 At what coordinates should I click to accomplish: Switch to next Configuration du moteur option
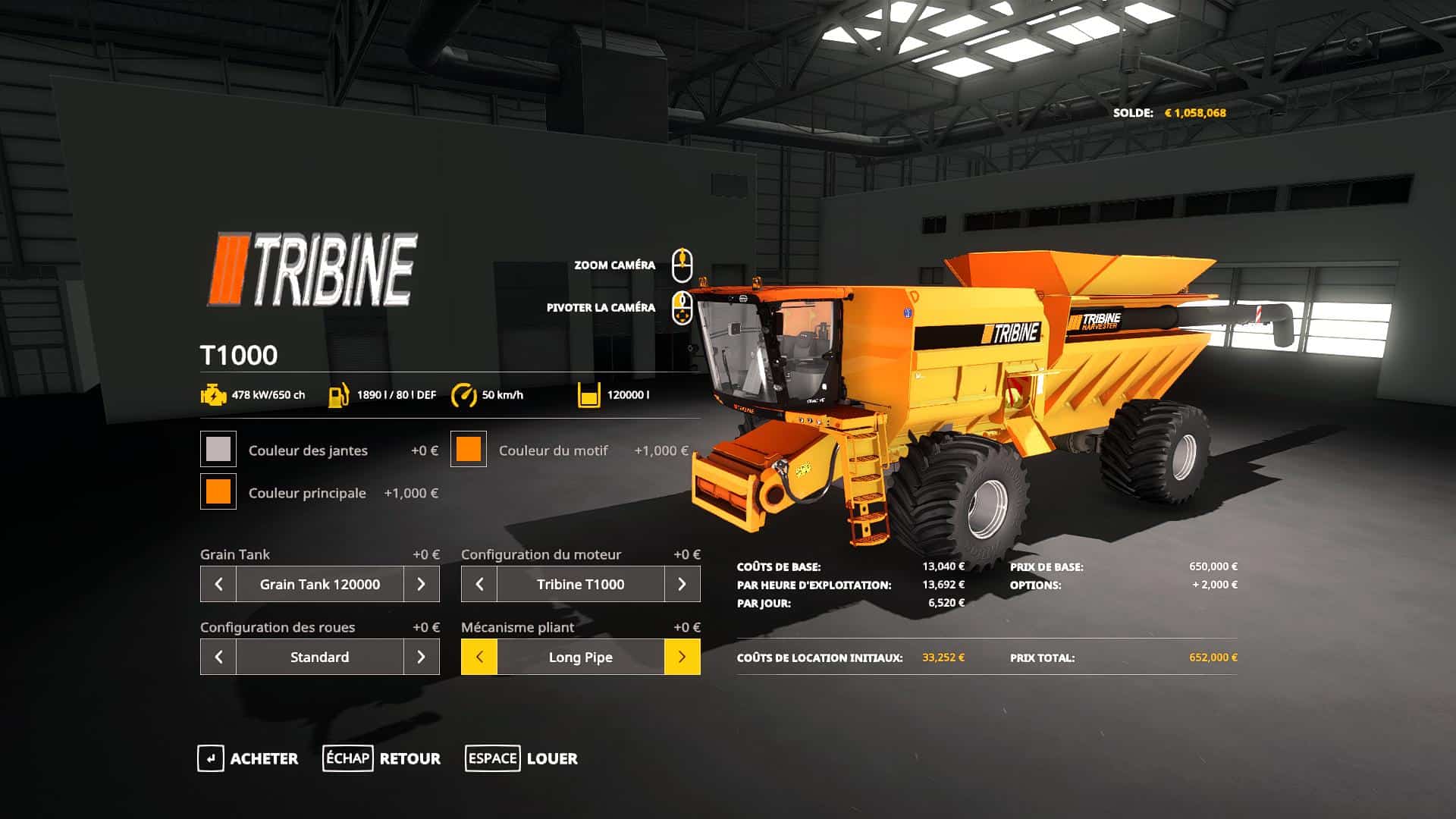(682, 584)
